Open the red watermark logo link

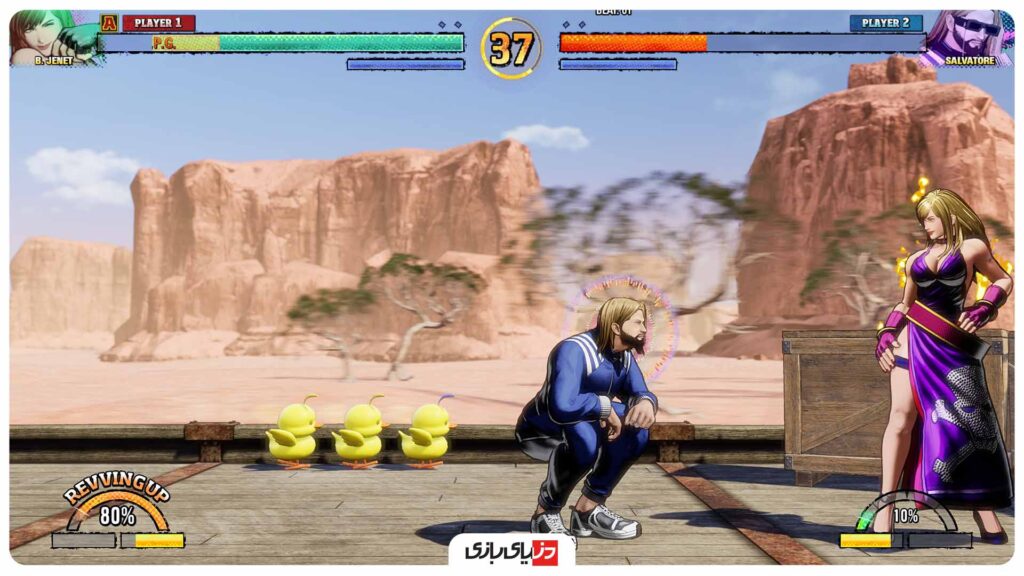coord(511,551)
